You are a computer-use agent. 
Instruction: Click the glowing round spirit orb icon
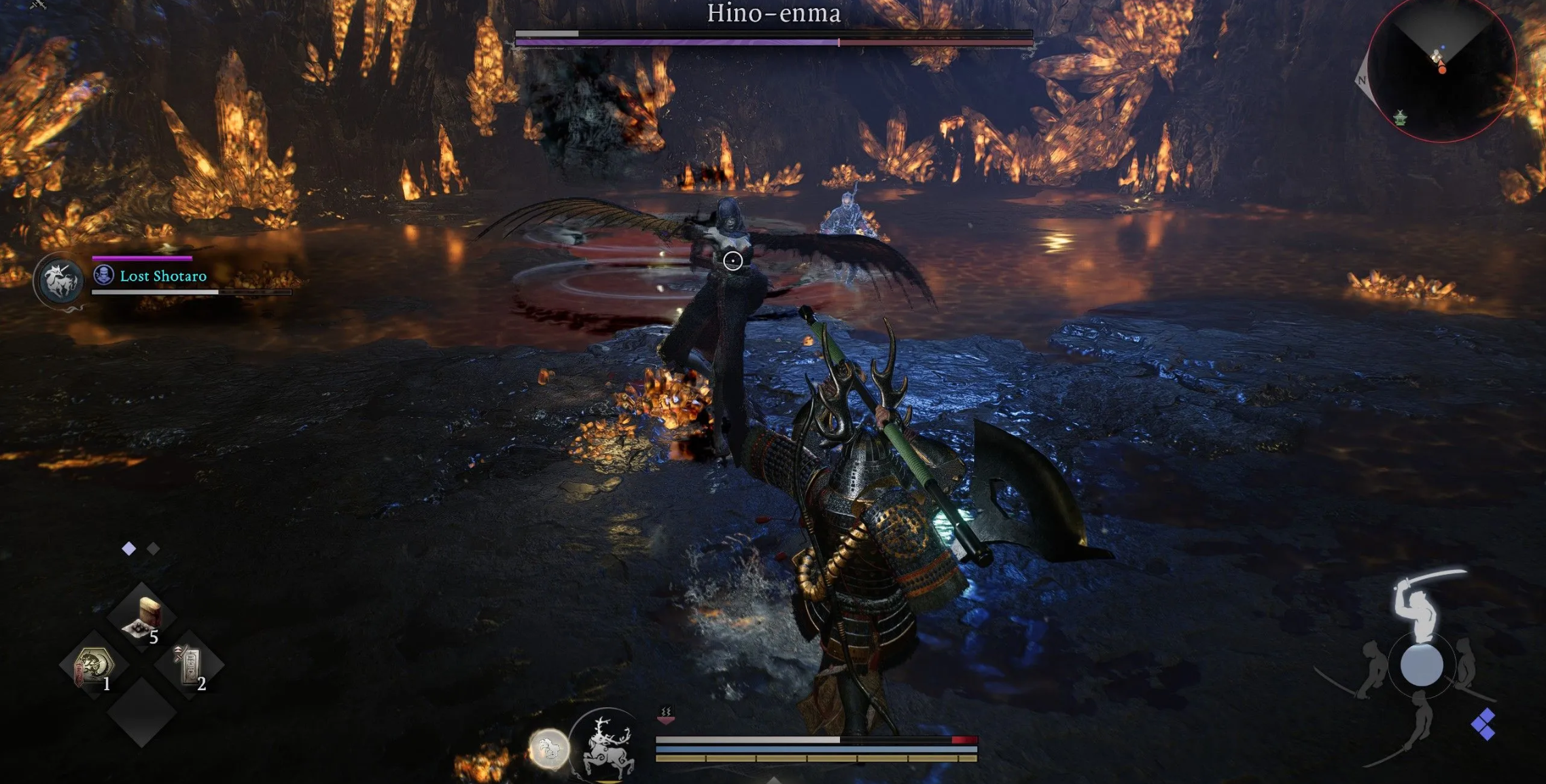[548, 749]
